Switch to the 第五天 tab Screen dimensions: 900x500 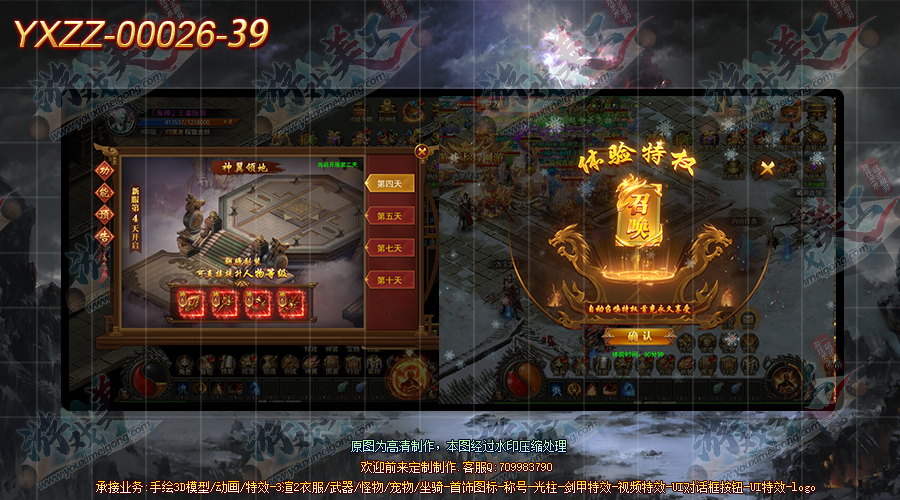tap(389, 215)
